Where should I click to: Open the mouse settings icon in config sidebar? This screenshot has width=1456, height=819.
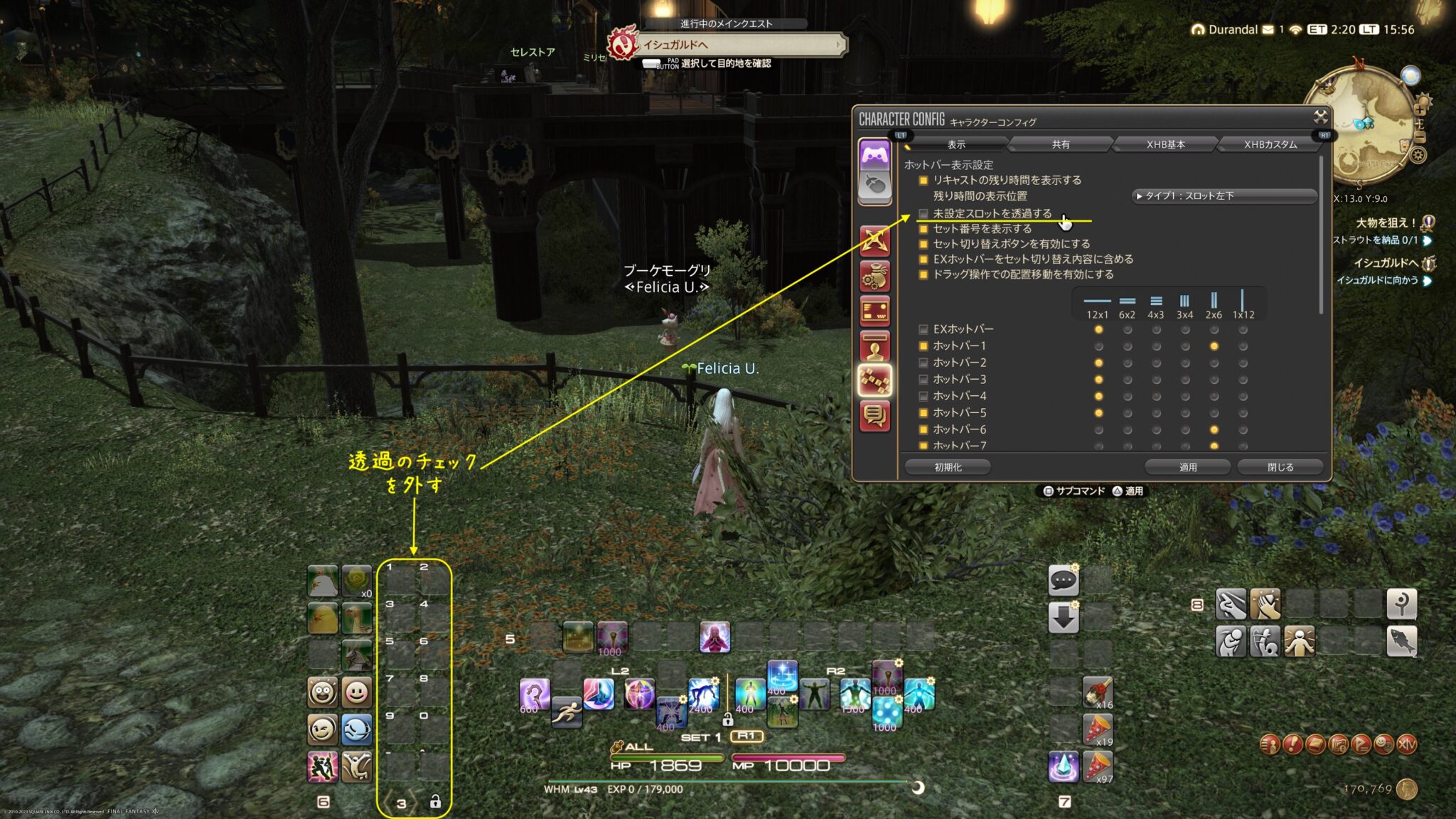[x=874, y=183]
